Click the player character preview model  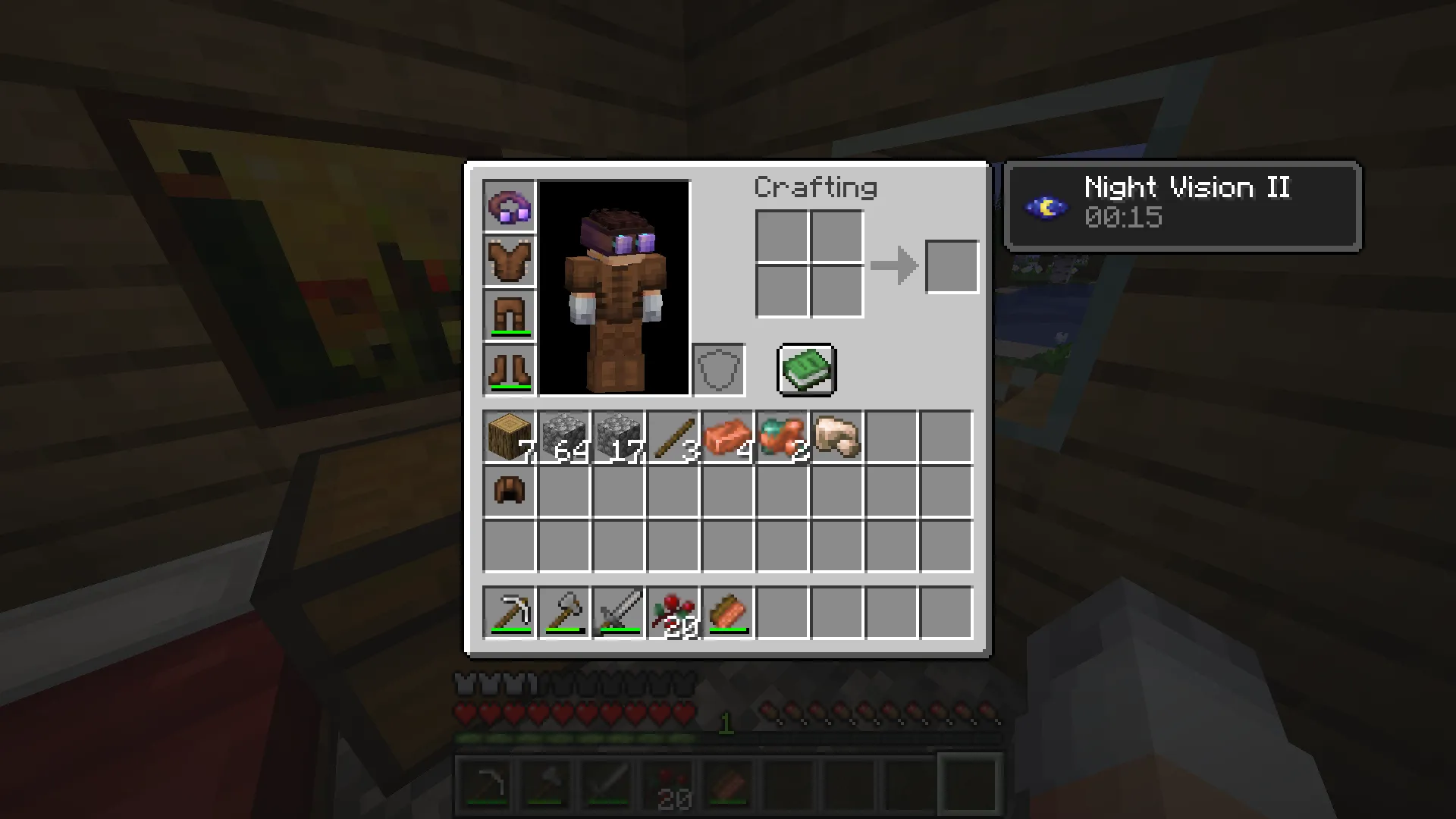point(616,288)
